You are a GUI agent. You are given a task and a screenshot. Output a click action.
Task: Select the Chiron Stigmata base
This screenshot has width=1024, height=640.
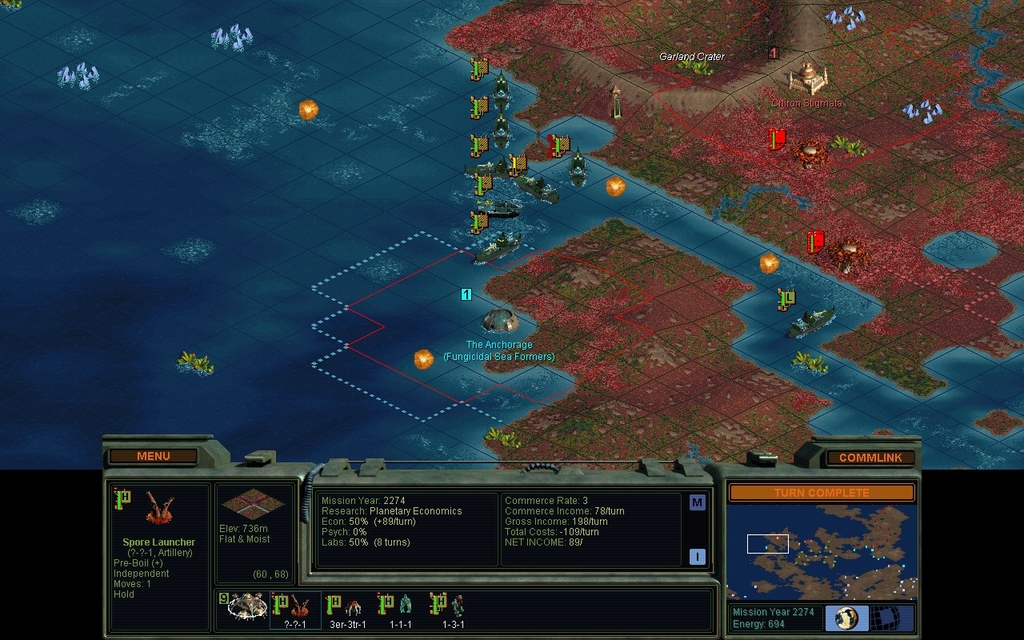pos(807,76)
